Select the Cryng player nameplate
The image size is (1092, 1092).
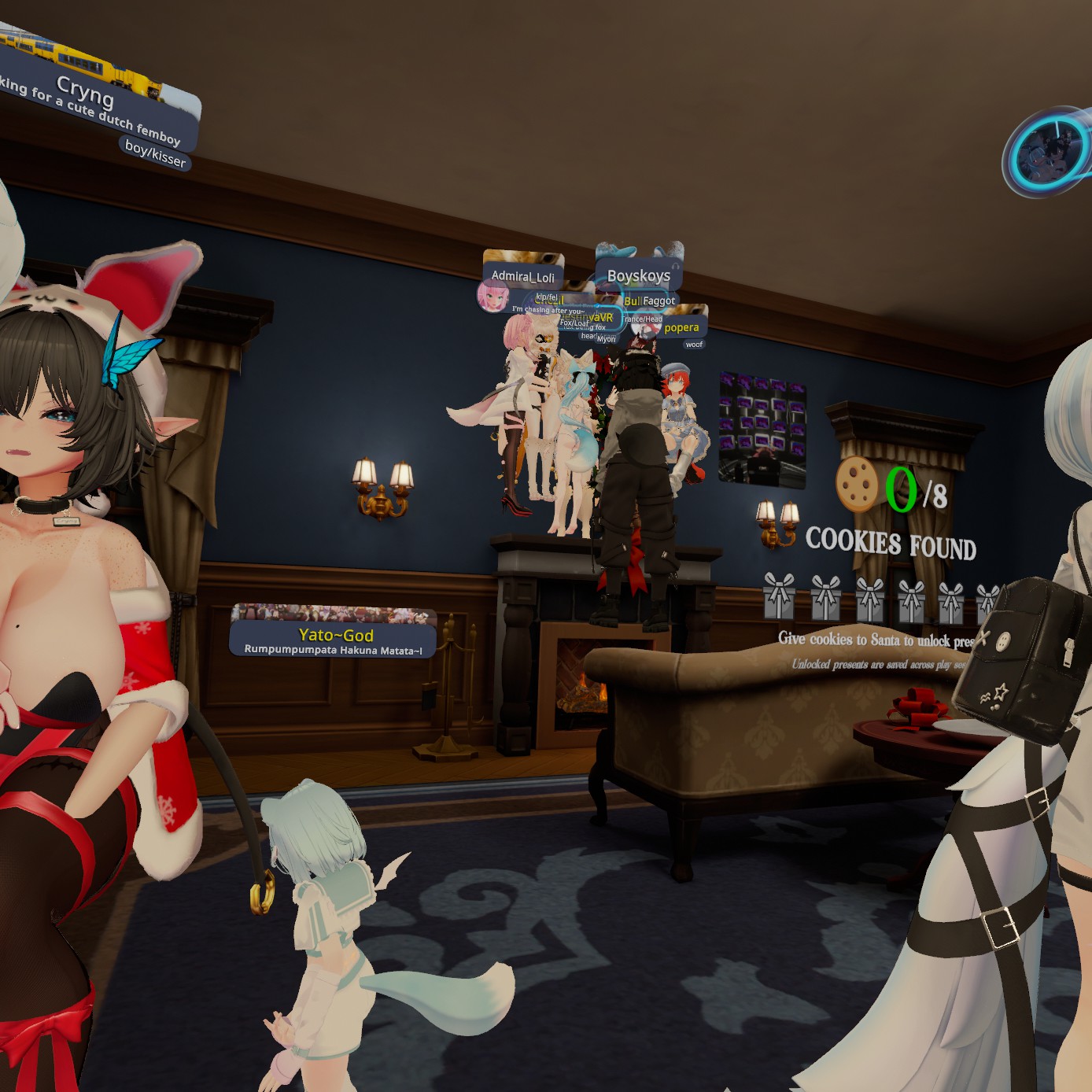pos(87,94)
